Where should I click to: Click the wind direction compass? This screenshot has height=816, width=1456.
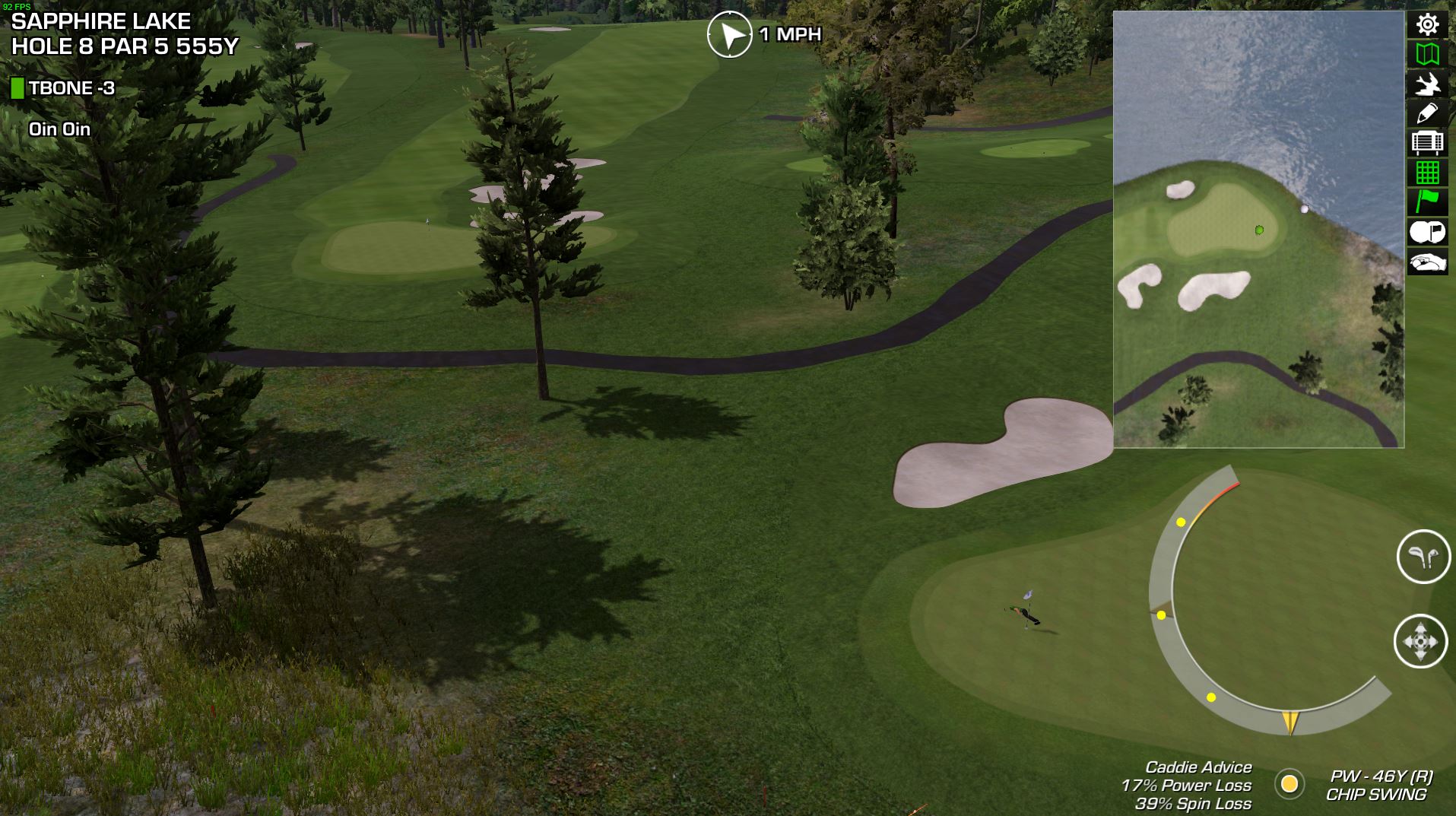[729, 34]
